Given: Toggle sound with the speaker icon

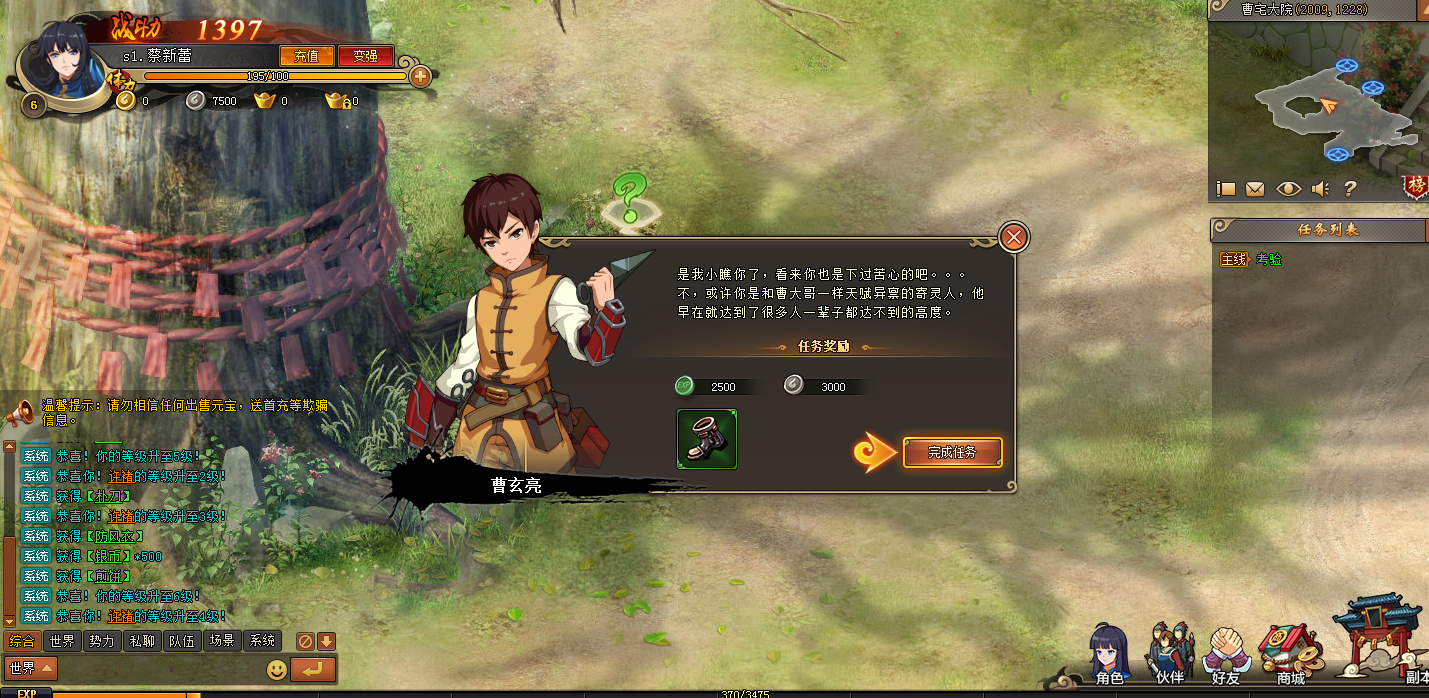Looking at the screenshot, I should click(1320, 188).
